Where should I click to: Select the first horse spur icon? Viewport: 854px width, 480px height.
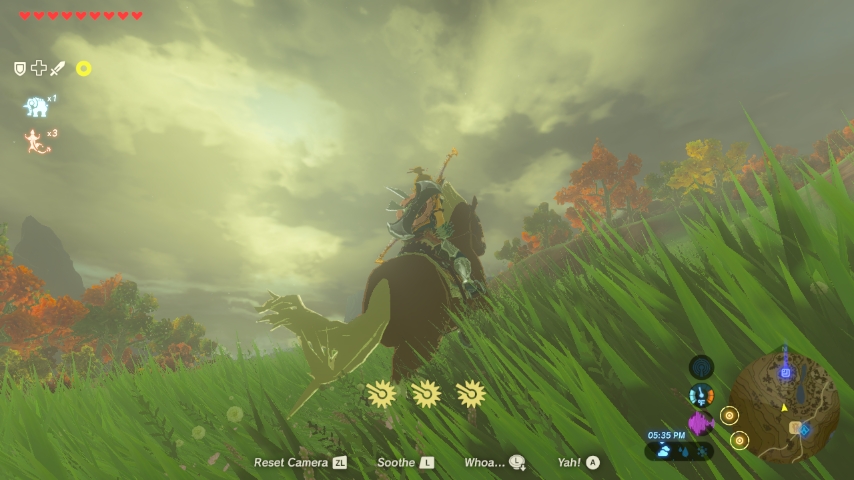click(381, 393)
